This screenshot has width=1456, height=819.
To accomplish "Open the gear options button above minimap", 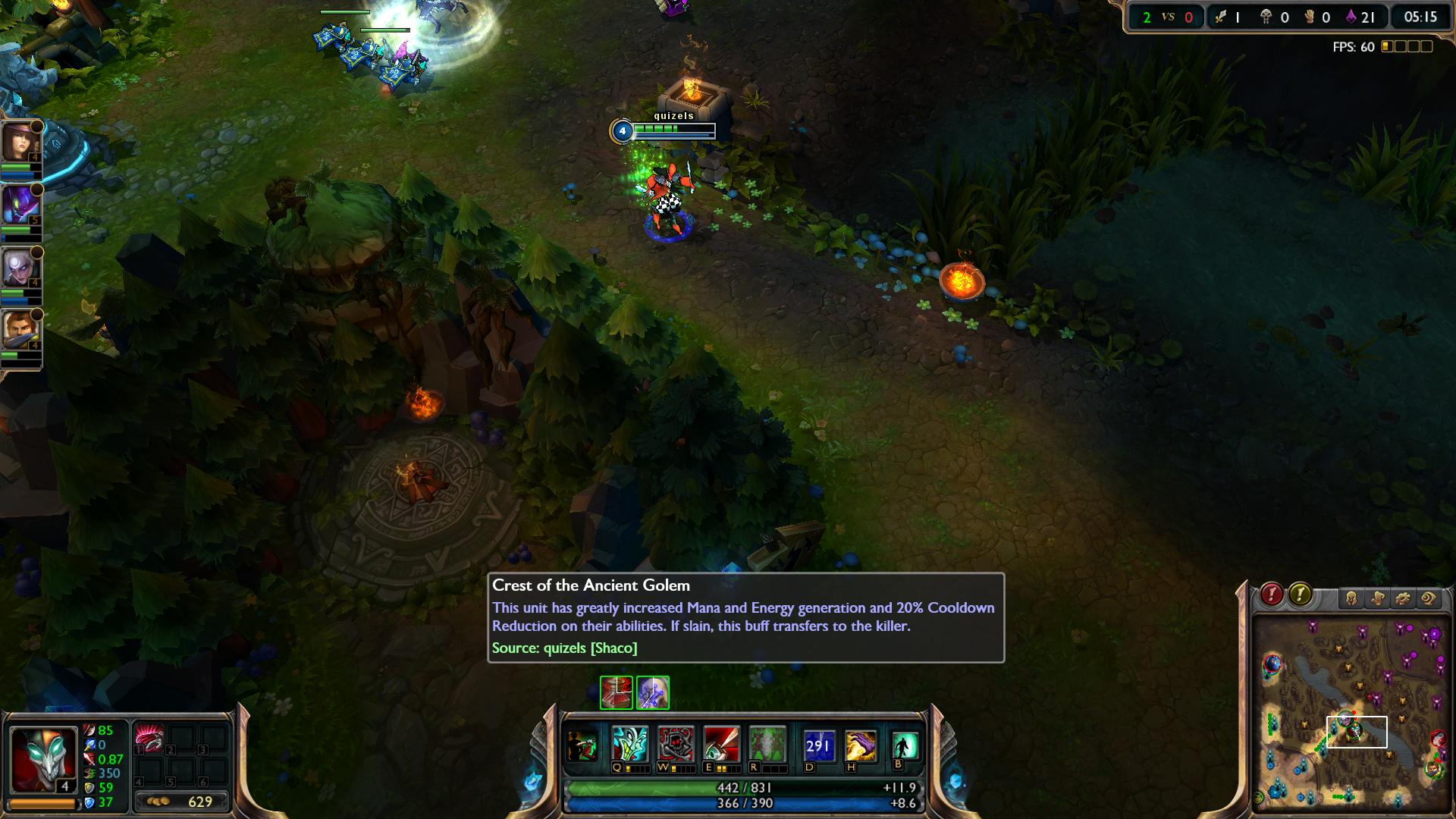I will (x=1403, y=599).
